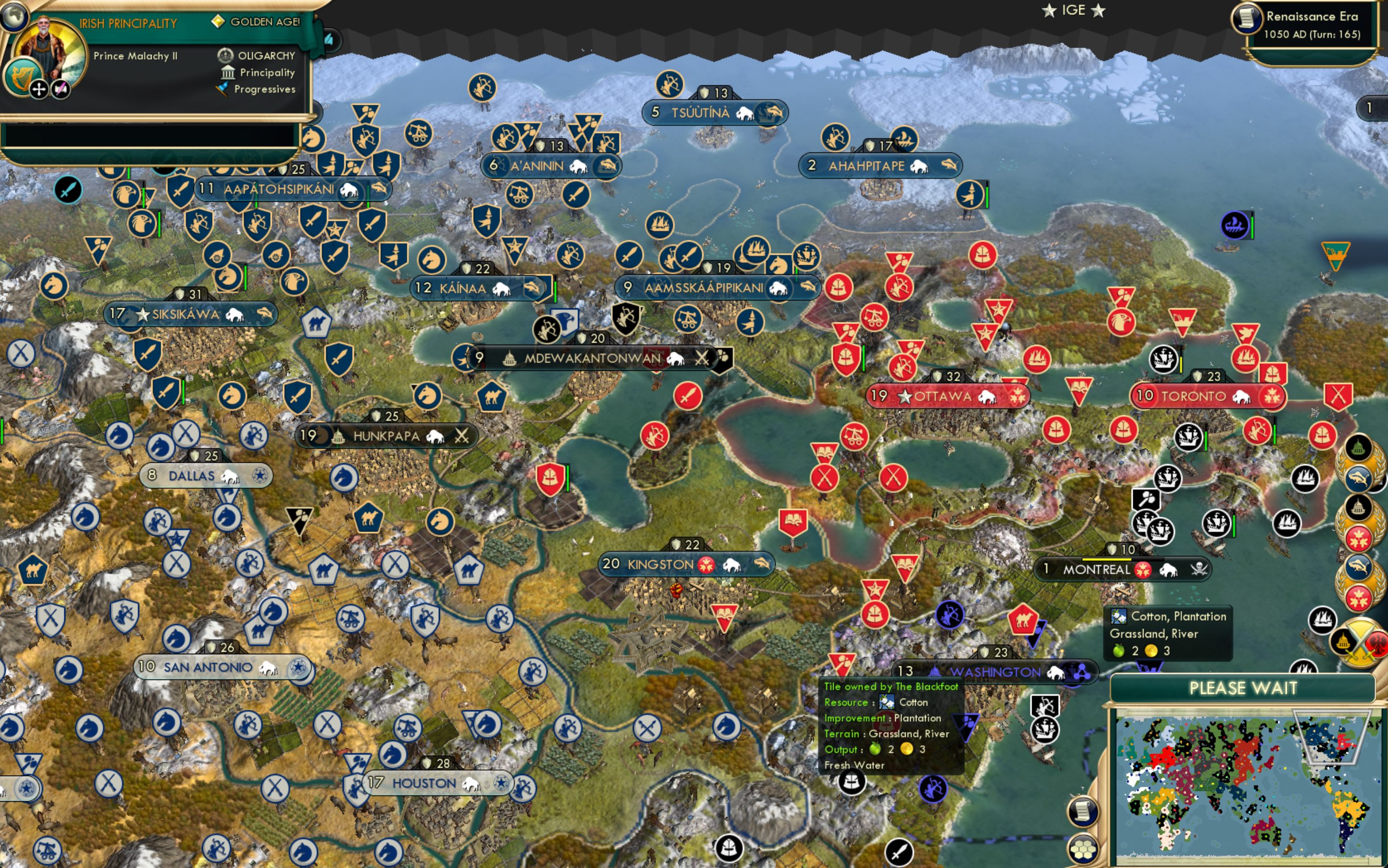Select the red swordsman unit flag near Ottawa

687,396
